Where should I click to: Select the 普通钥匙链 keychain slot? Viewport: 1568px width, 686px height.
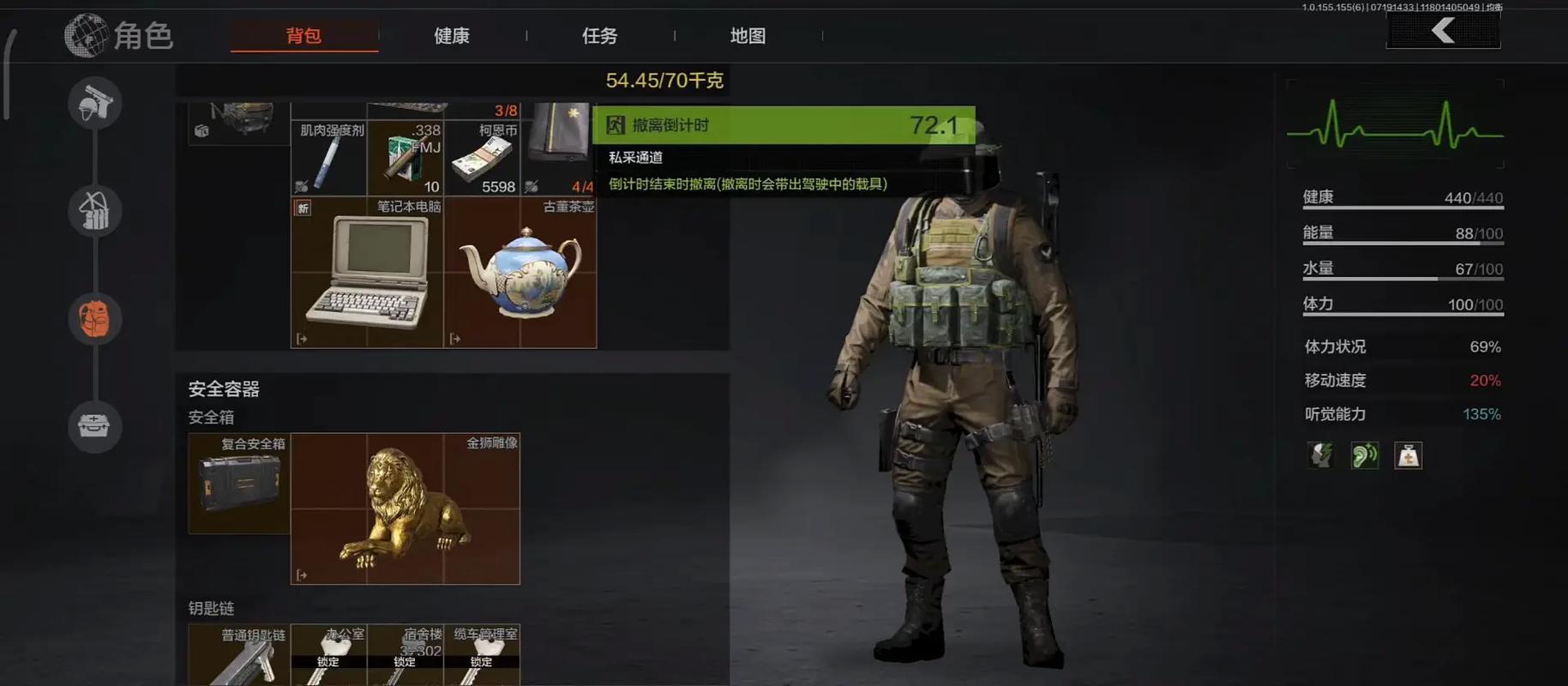239,656
